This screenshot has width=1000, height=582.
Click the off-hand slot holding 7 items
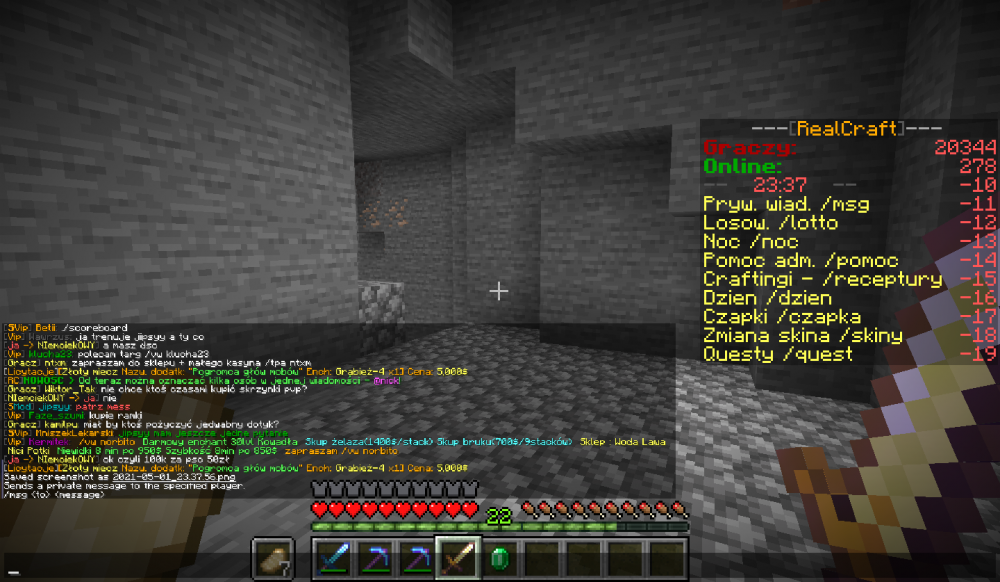pyautogui.click(x=273, y=559)
